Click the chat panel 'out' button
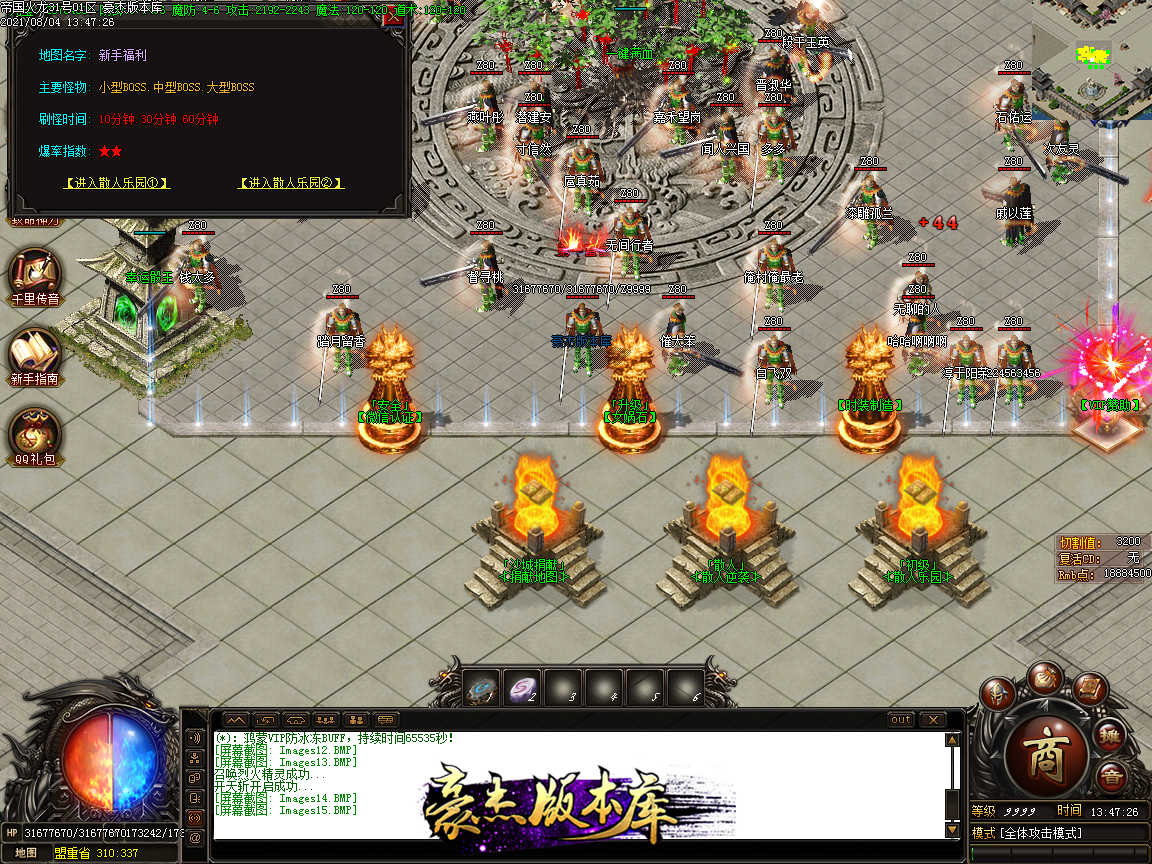The width and height of the screenshot is (1152, 864). point(901,720)
